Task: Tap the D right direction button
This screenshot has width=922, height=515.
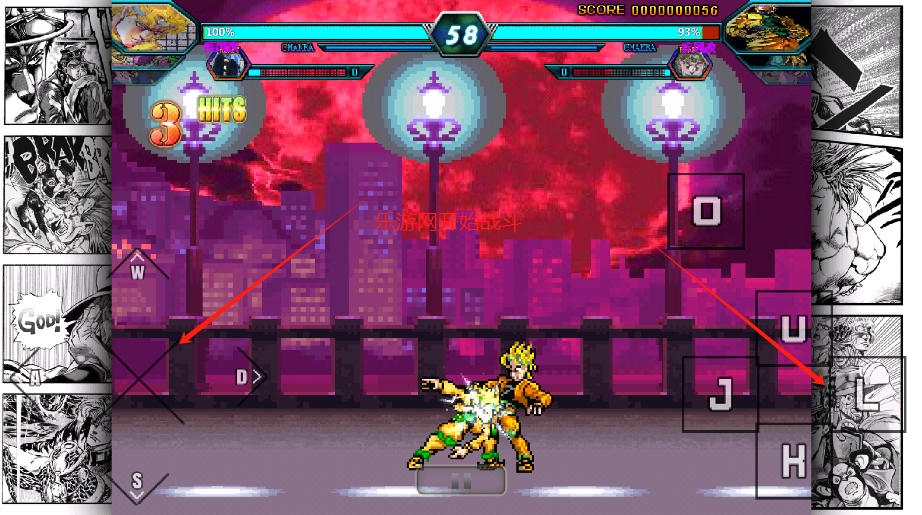Action: pos(243,377)
